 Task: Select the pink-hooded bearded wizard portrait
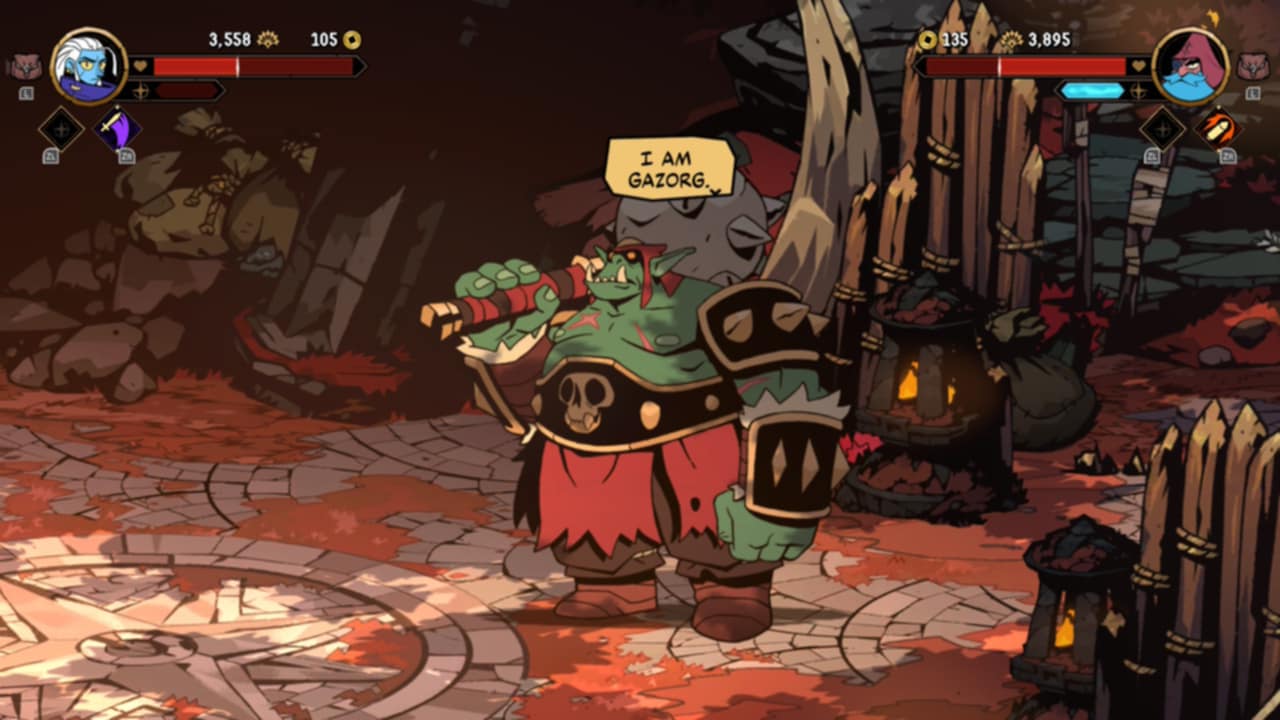1190,66
